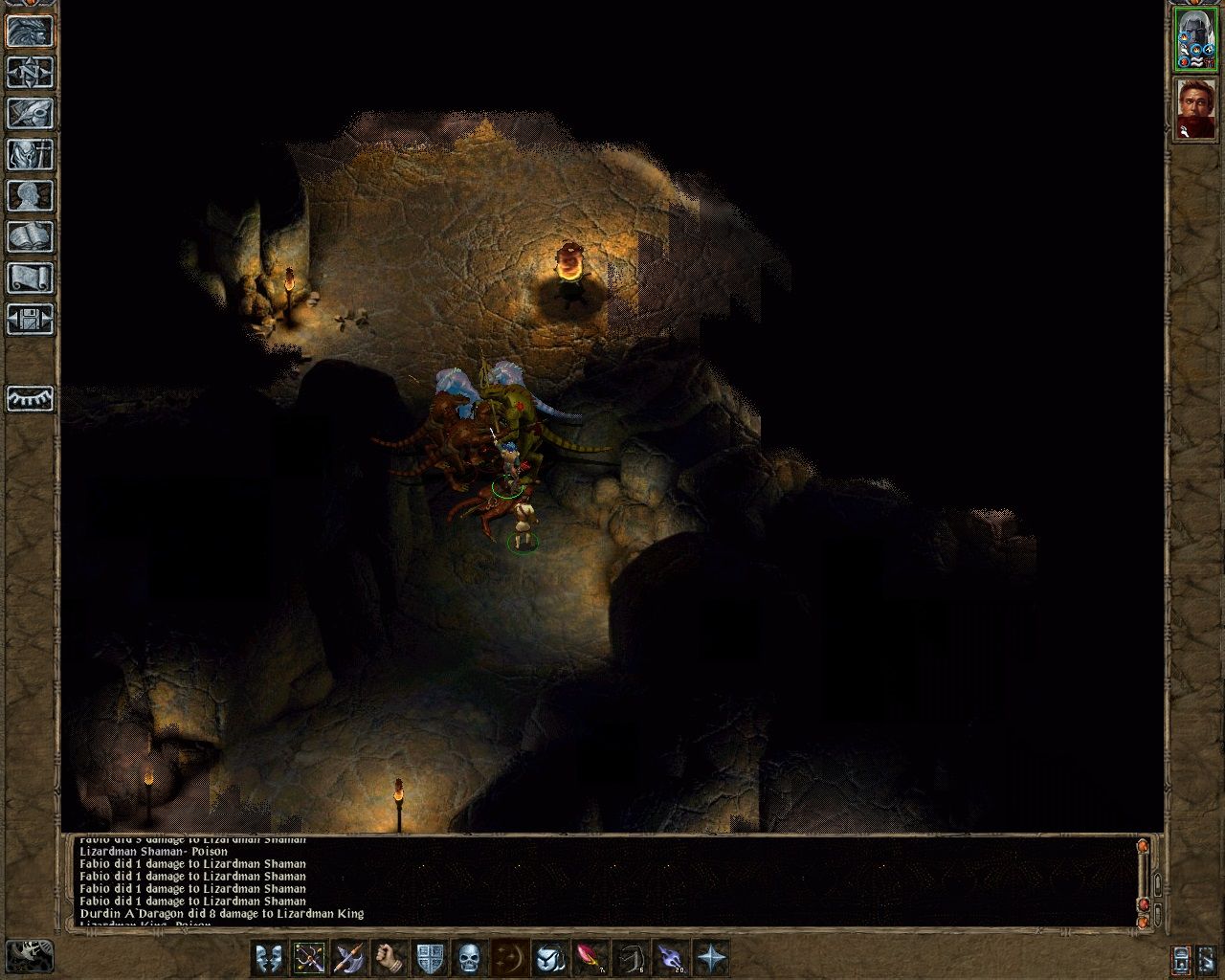This screenshot has height=980, width=1225.
Task: Choose the bare fist attack slot
Action: (390, 958)
